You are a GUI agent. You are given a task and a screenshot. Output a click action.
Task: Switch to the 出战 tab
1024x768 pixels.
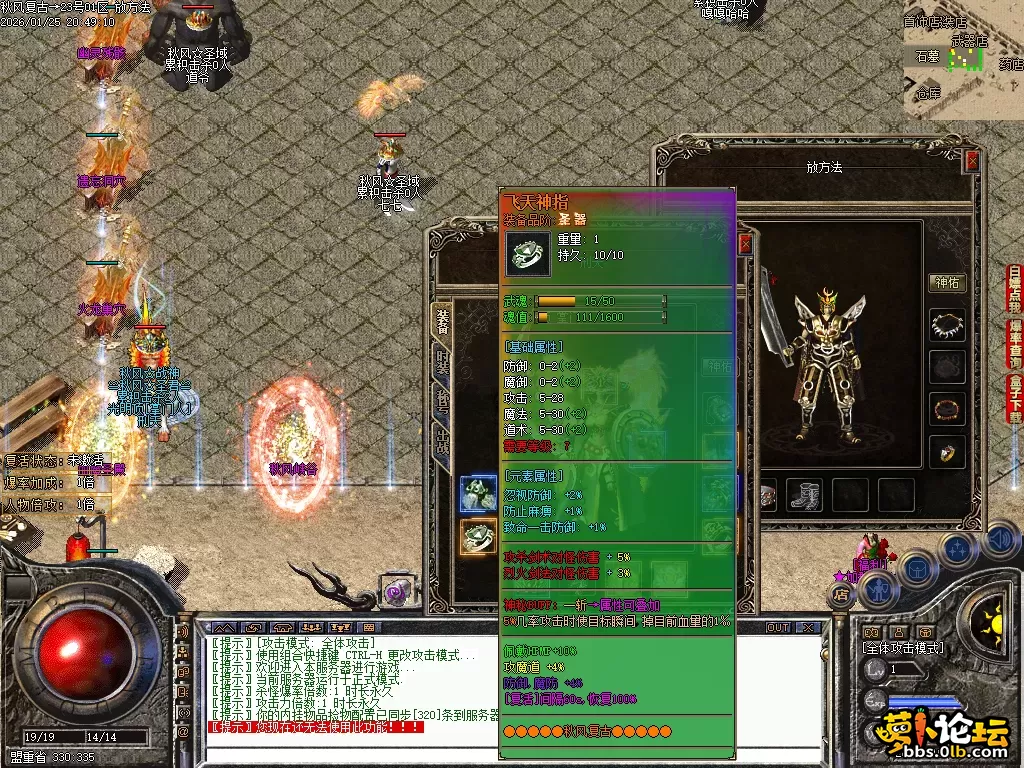click(442, 441)
